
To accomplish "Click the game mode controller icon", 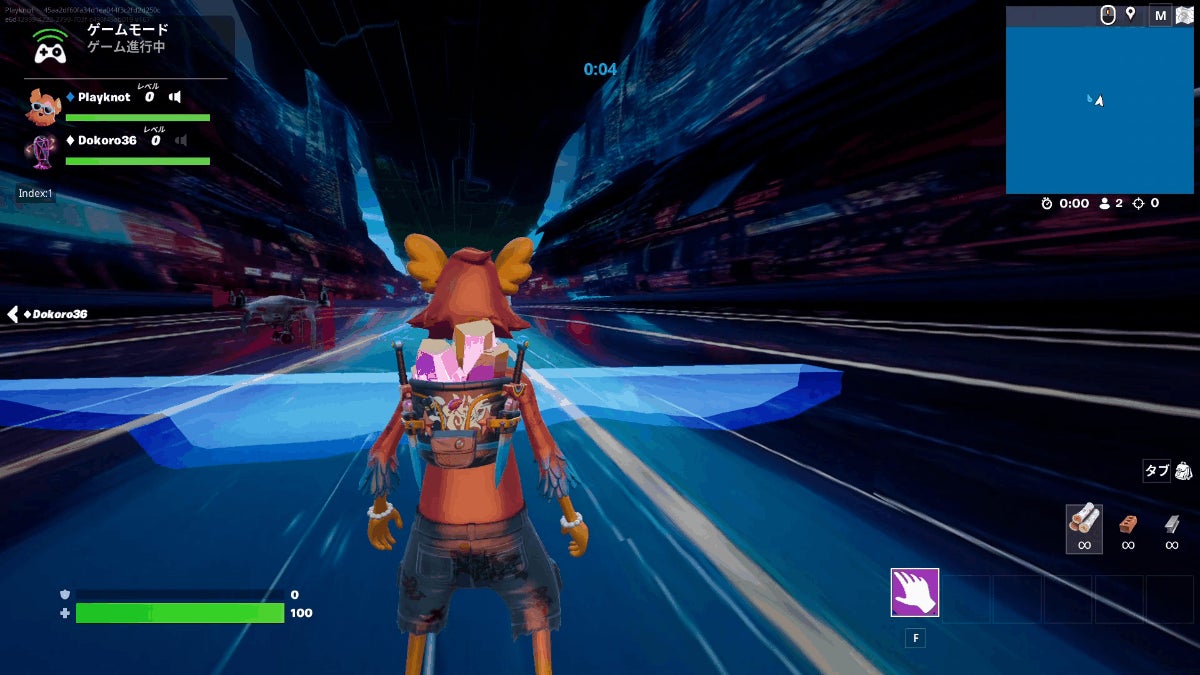I will tap(49, 46).
